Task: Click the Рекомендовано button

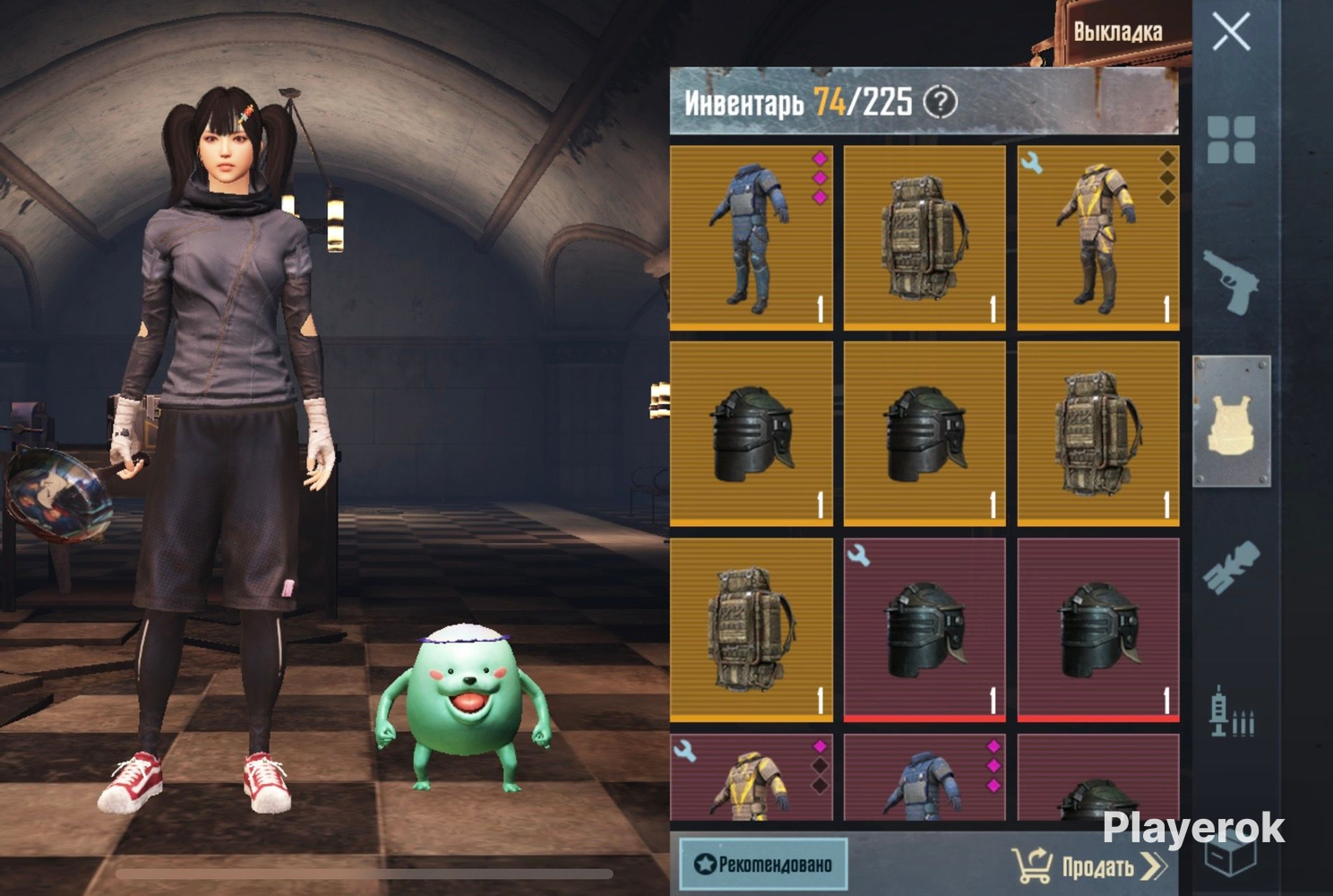Action: [x=763, y=864]
